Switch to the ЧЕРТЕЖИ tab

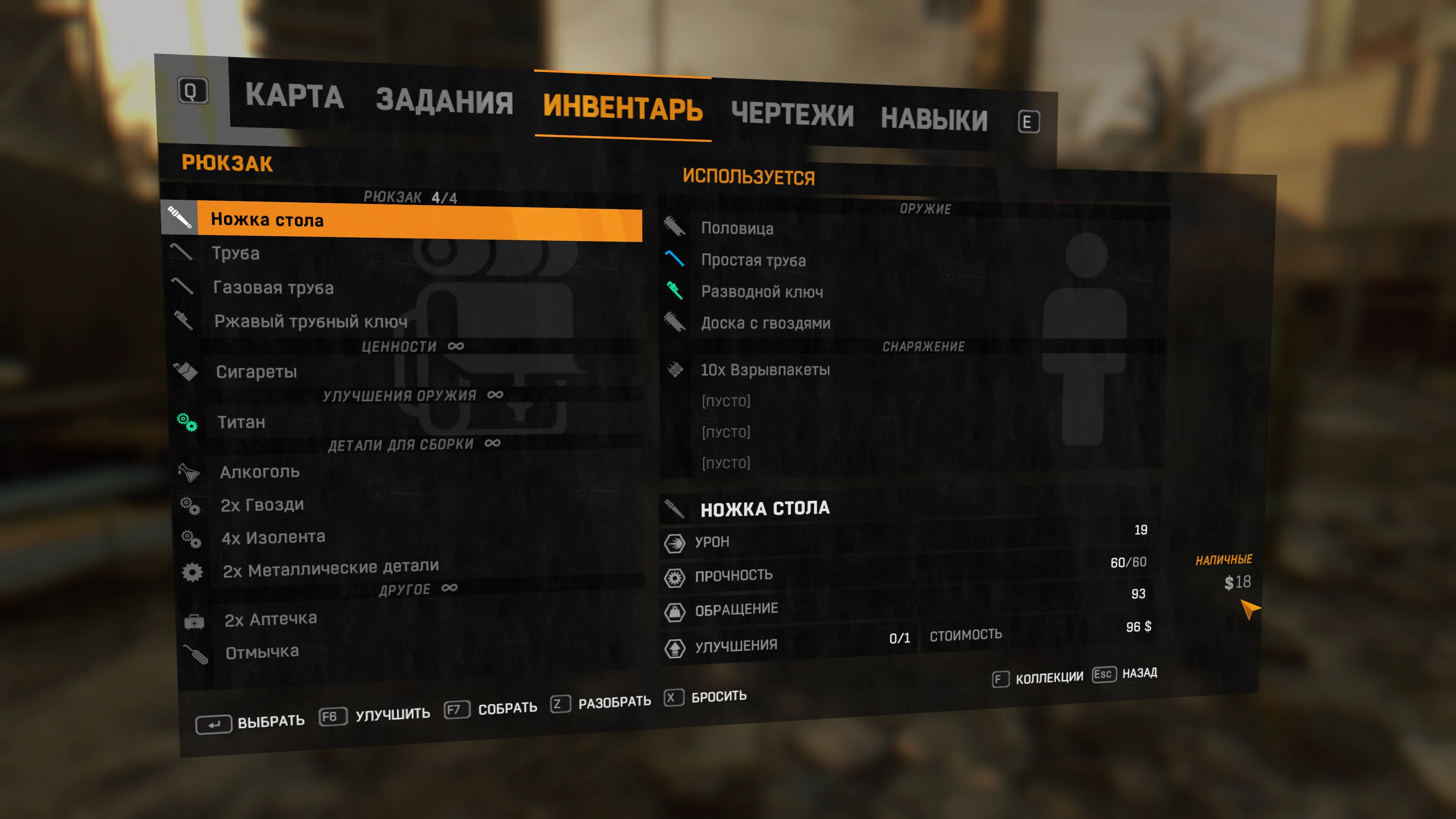(794, 114)
